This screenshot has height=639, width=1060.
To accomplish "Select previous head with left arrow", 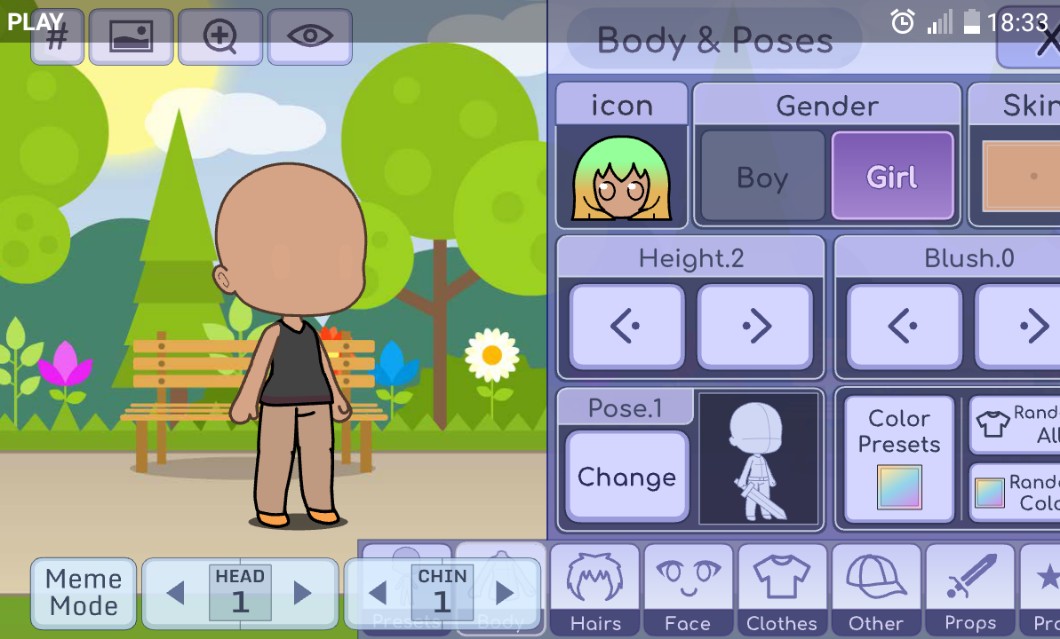I will pos(176,593).
